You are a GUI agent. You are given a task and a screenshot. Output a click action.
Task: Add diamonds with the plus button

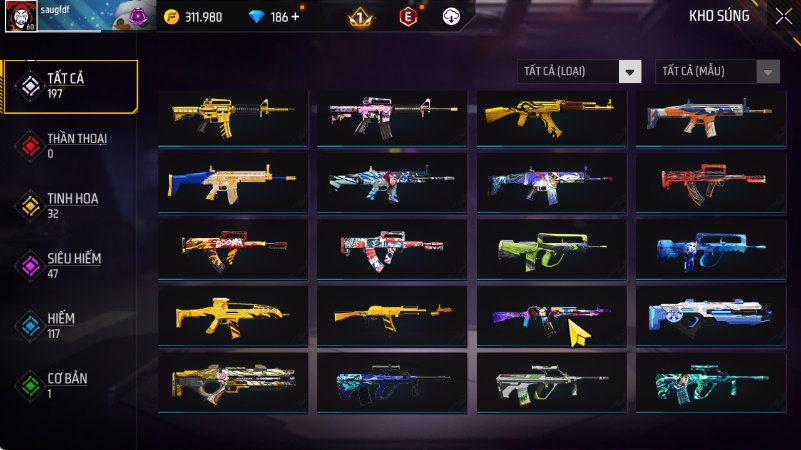coord(295,17)
